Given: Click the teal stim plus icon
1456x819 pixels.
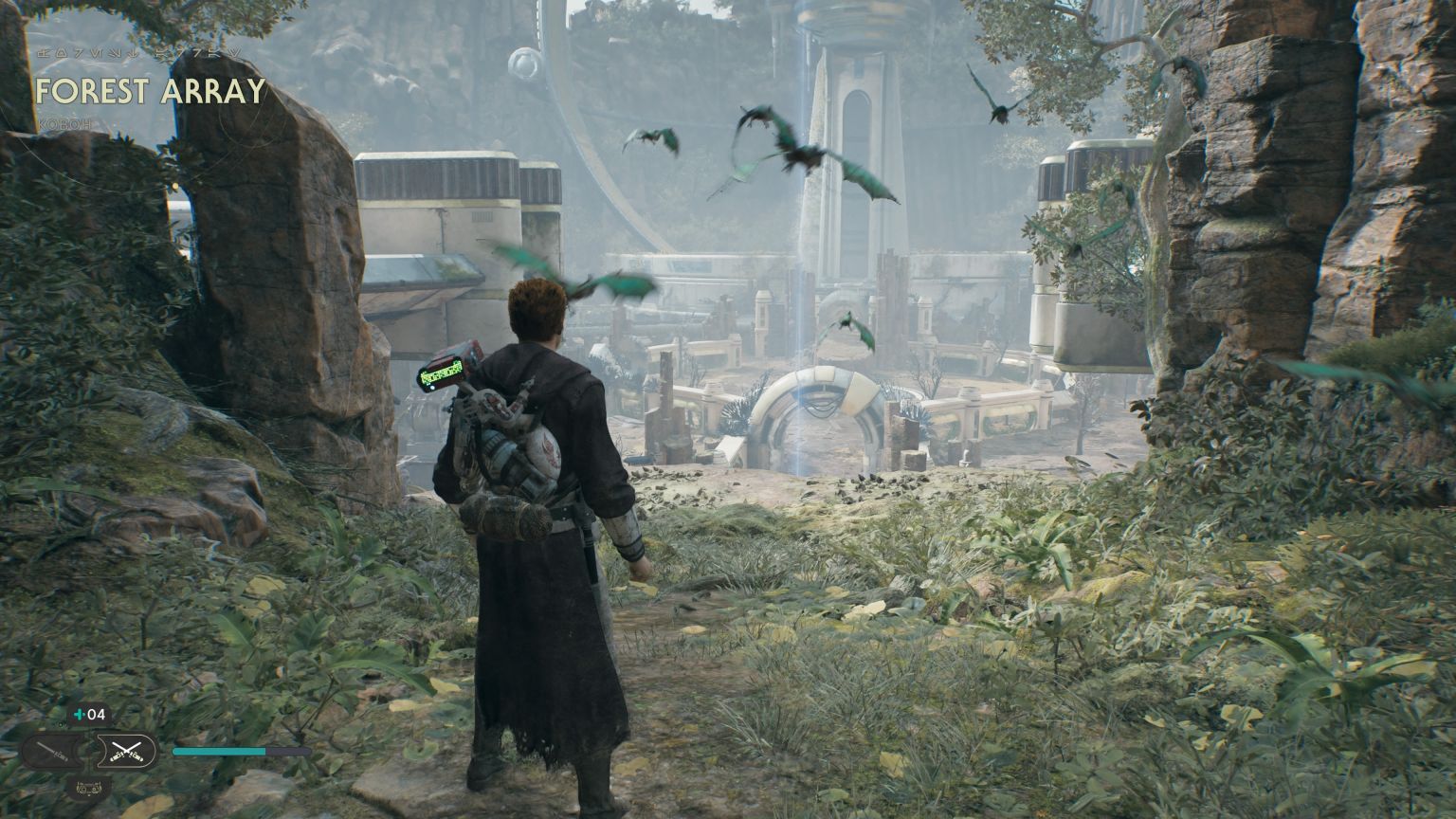Looking at the screenshot, I should click(80, 714).
